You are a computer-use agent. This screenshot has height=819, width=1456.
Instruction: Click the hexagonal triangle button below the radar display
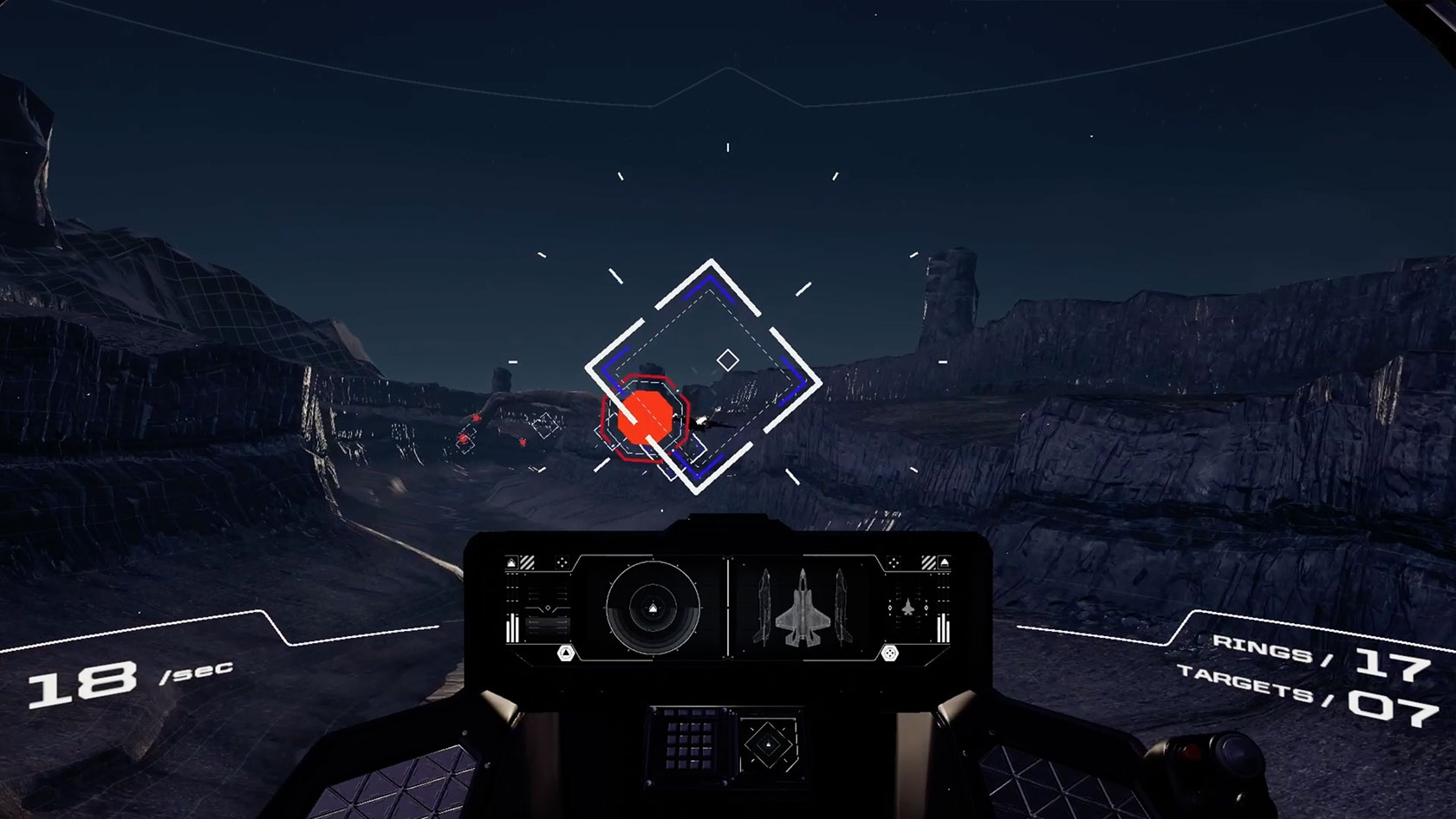(566, 653)
